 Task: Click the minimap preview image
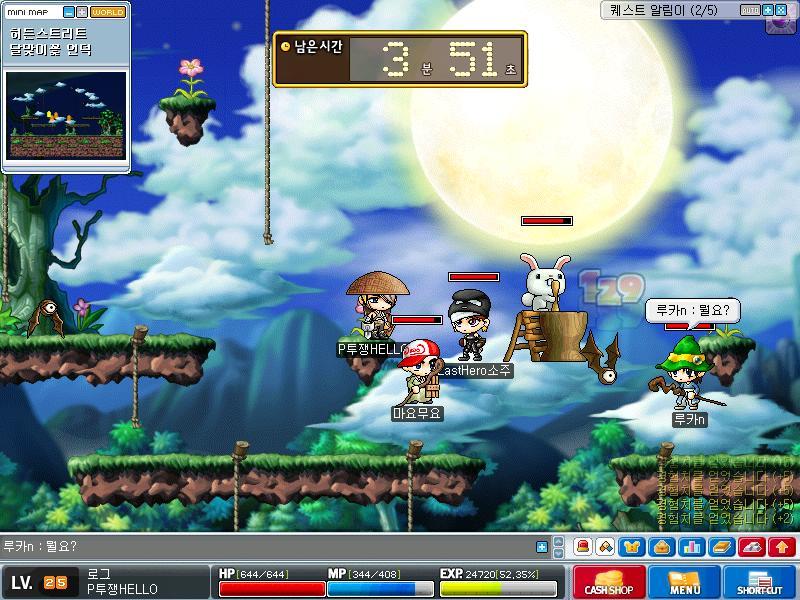coord(67,115)
